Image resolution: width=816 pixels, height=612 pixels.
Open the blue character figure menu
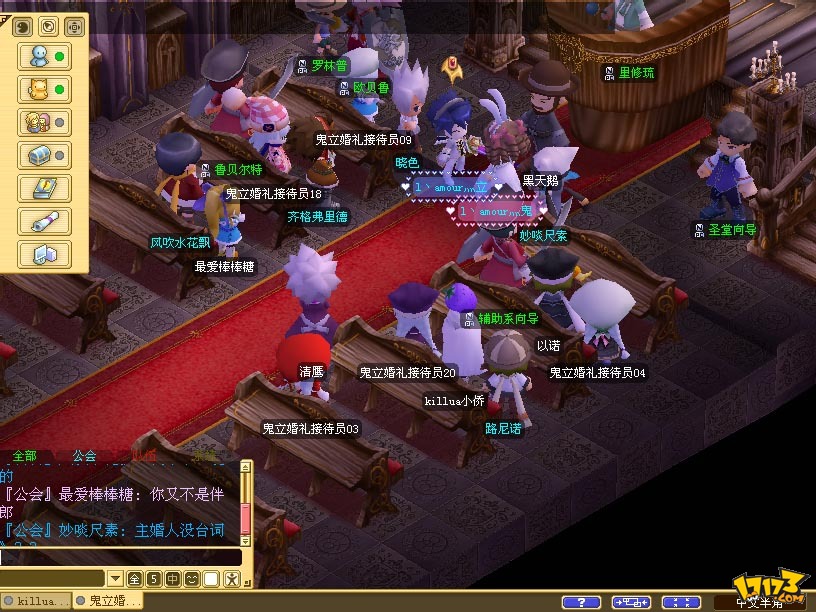pyautogui.click(x=44, y=56)
